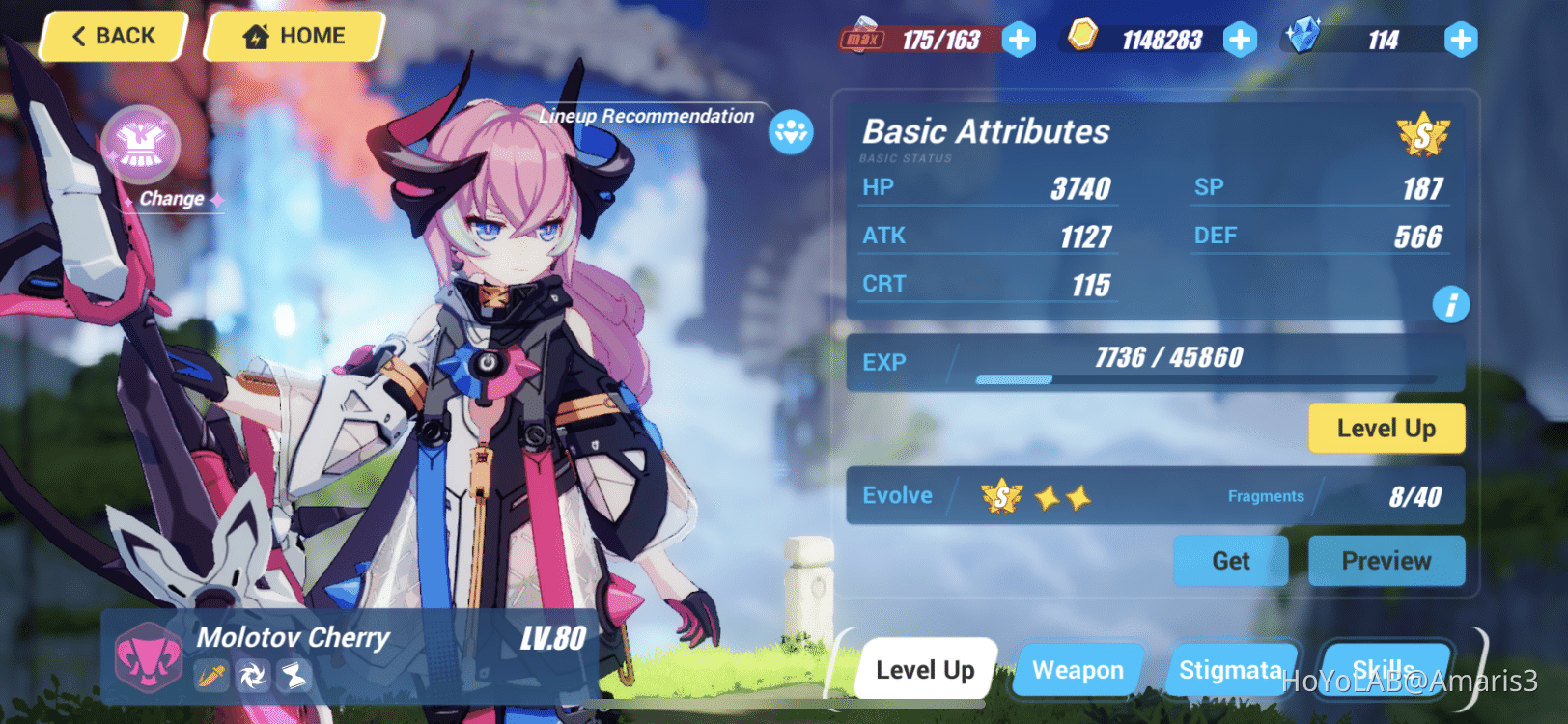This screenshot has width=1568, height=724.
Task: Click the dagger weapon type icon
Action: pos(214,676)
